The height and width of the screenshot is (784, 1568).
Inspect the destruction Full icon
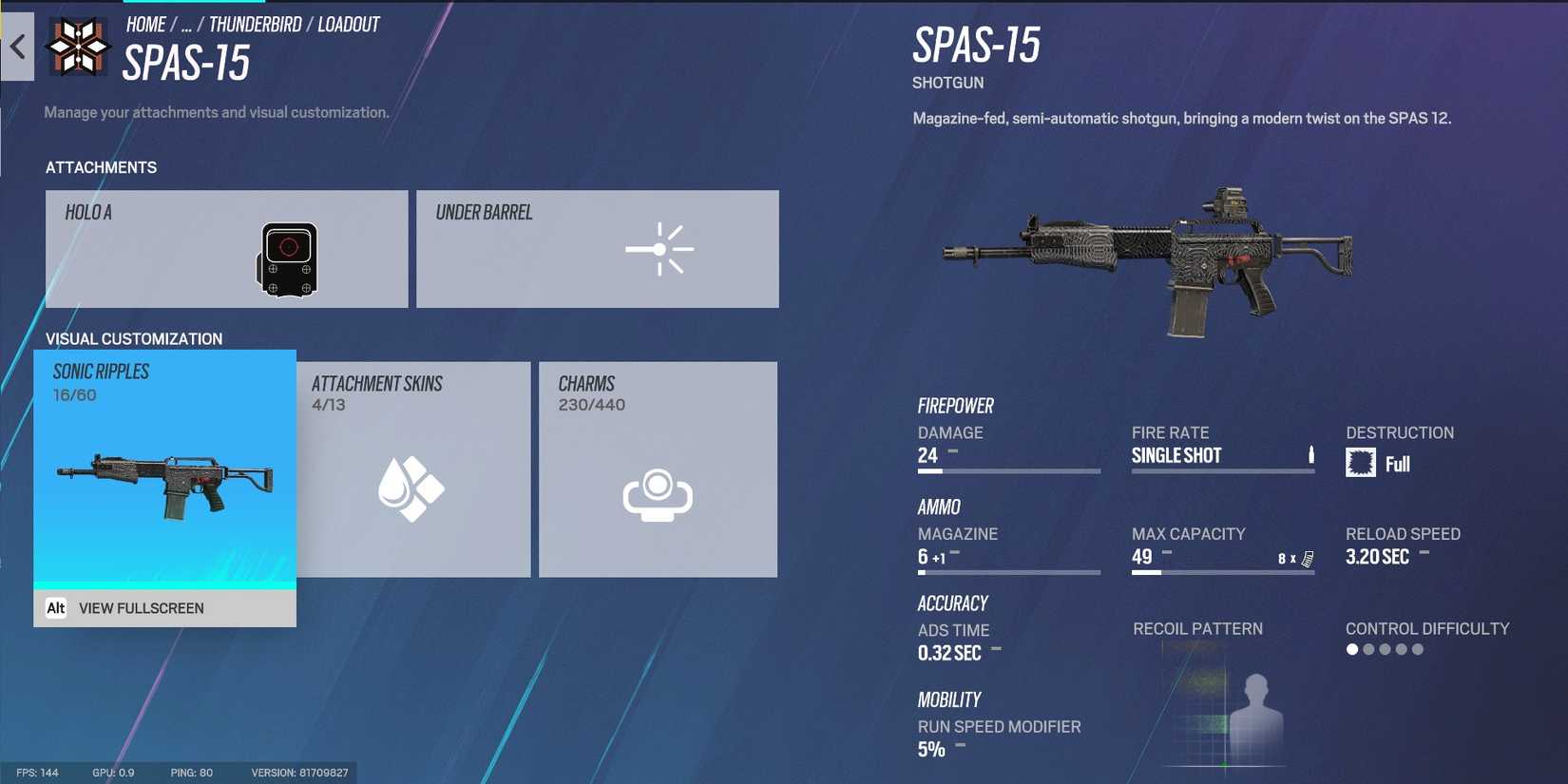click(x=1361, y=462)
